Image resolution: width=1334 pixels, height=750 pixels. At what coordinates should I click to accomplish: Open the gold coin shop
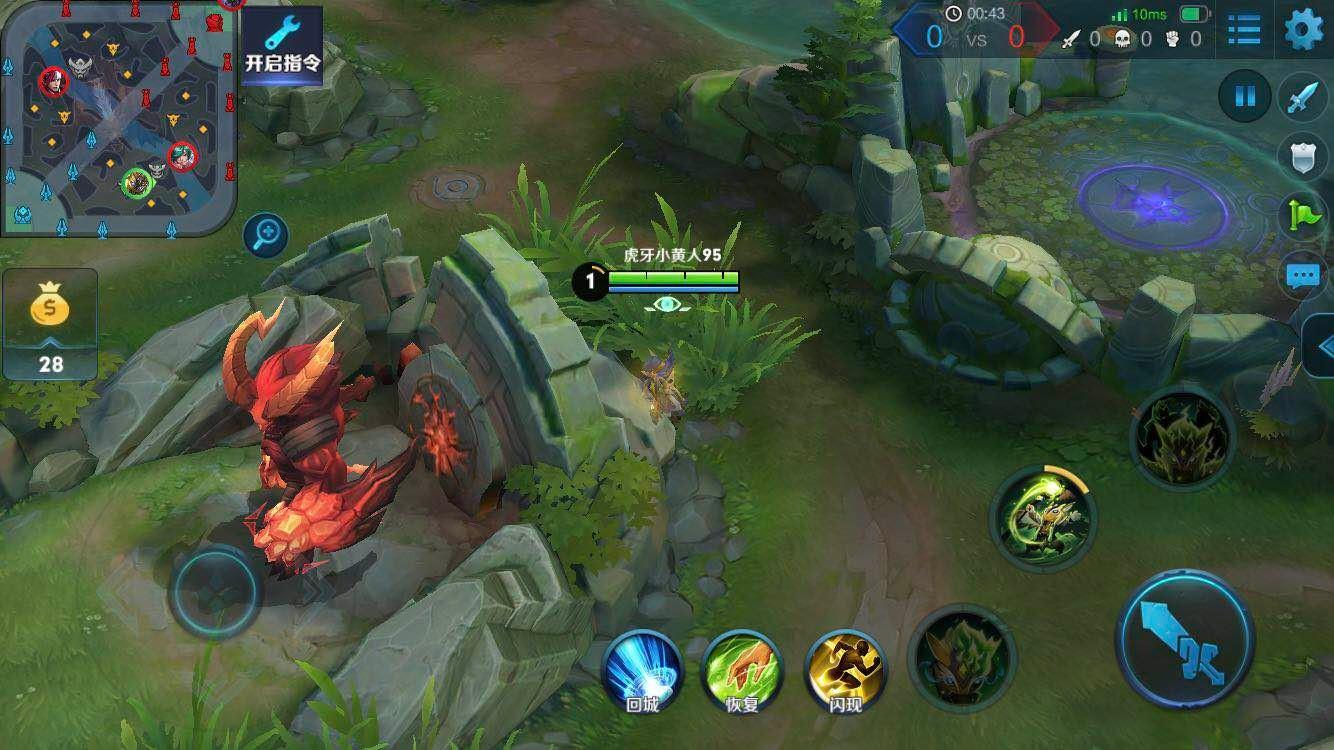(x=50, y=323)
